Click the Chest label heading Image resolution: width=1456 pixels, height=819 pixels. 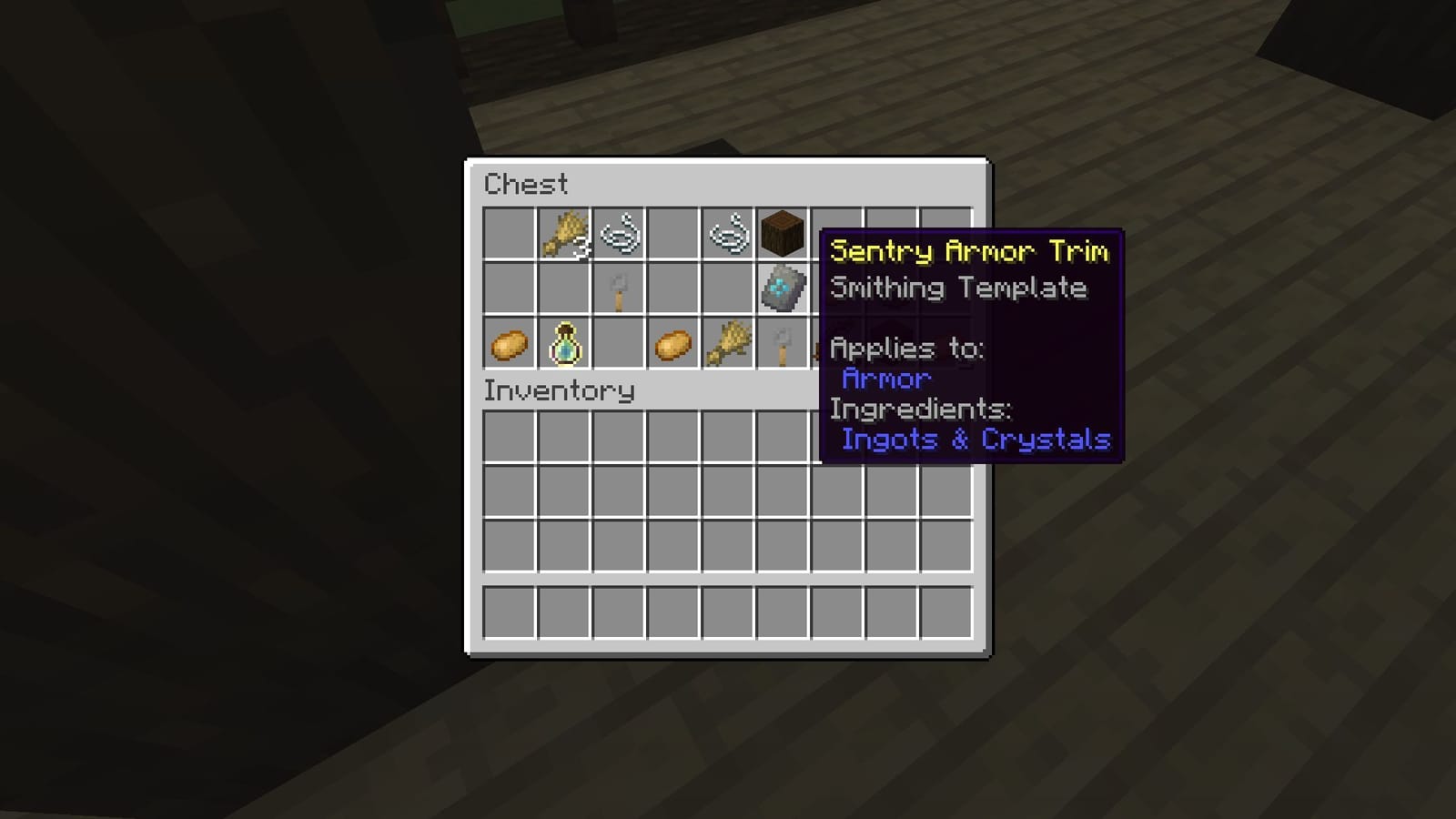pos(528,185)
